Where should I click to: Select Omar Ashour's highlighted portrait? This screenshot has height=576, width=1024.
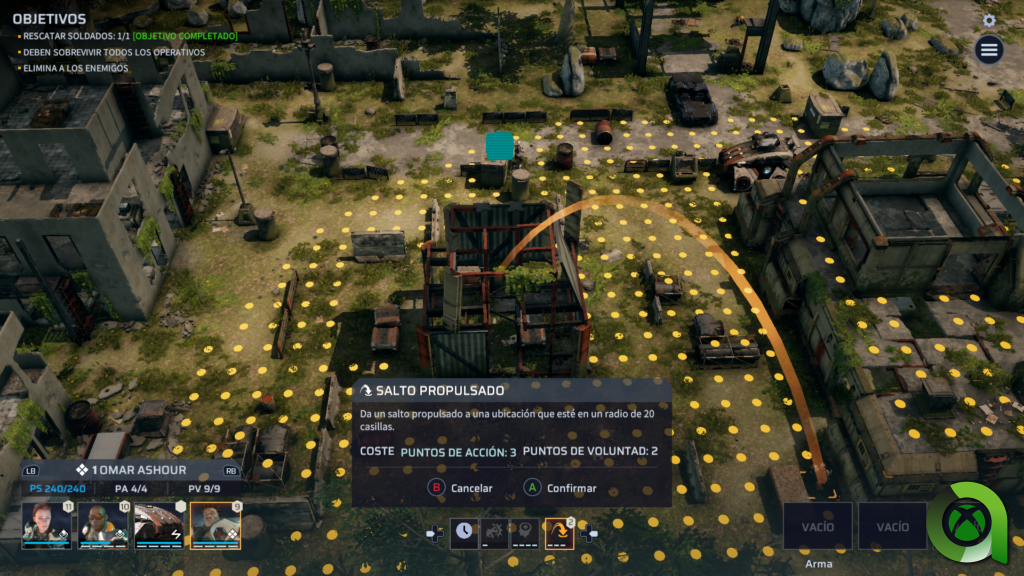(x=215, y=525)
